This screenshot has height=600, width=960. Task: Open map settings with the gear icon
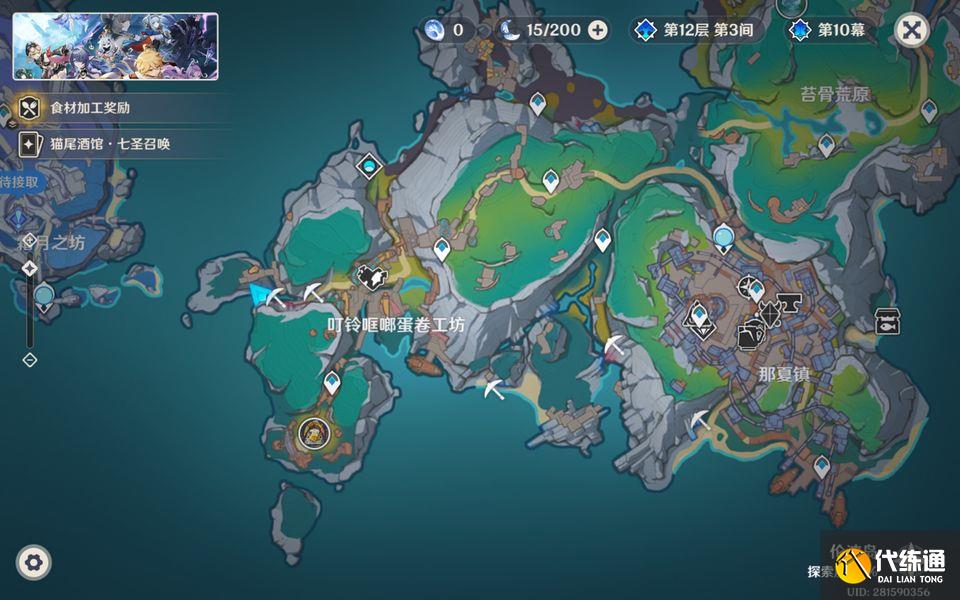click(34, 563)
